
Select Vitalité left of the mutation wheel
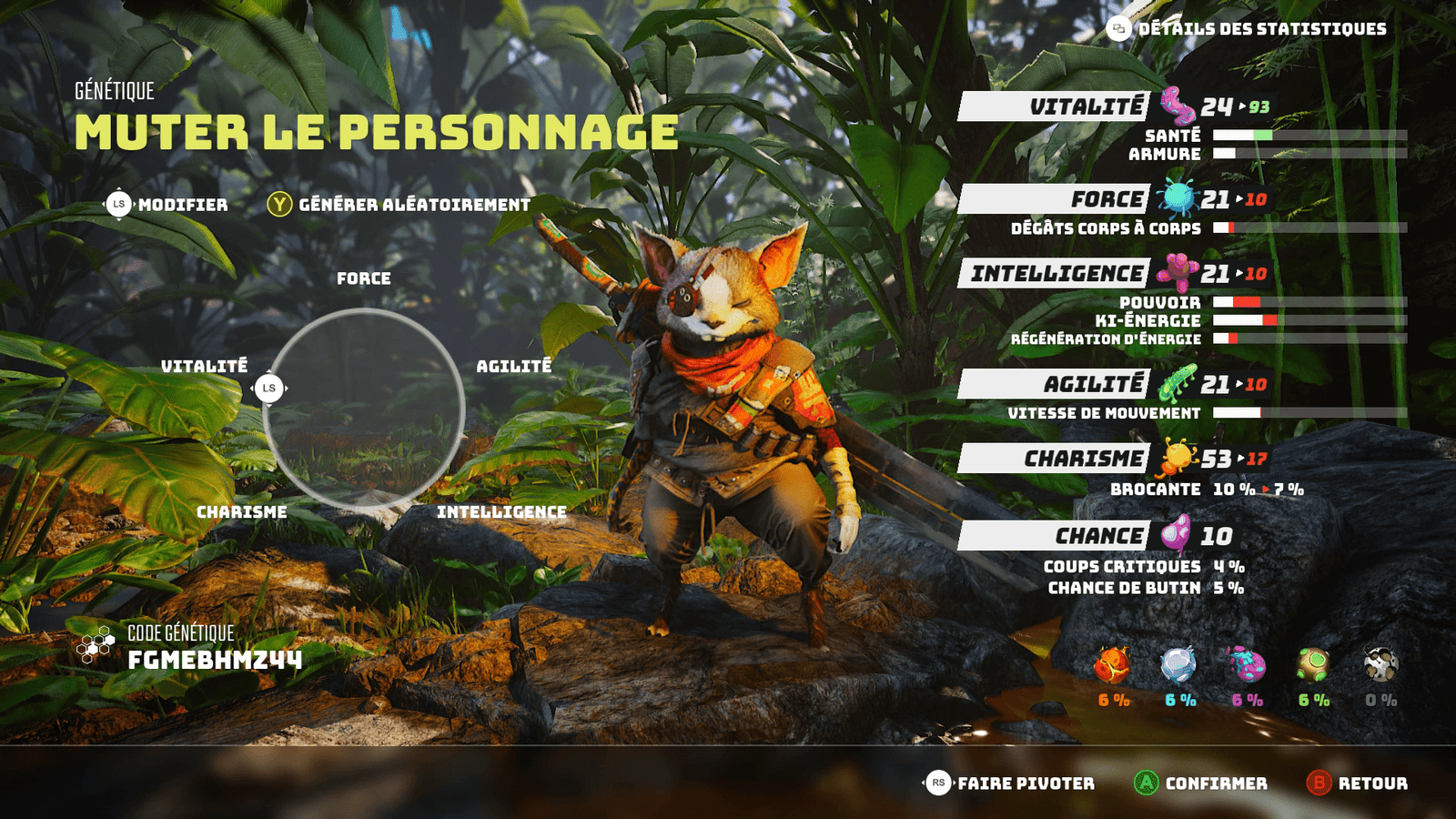205,366
